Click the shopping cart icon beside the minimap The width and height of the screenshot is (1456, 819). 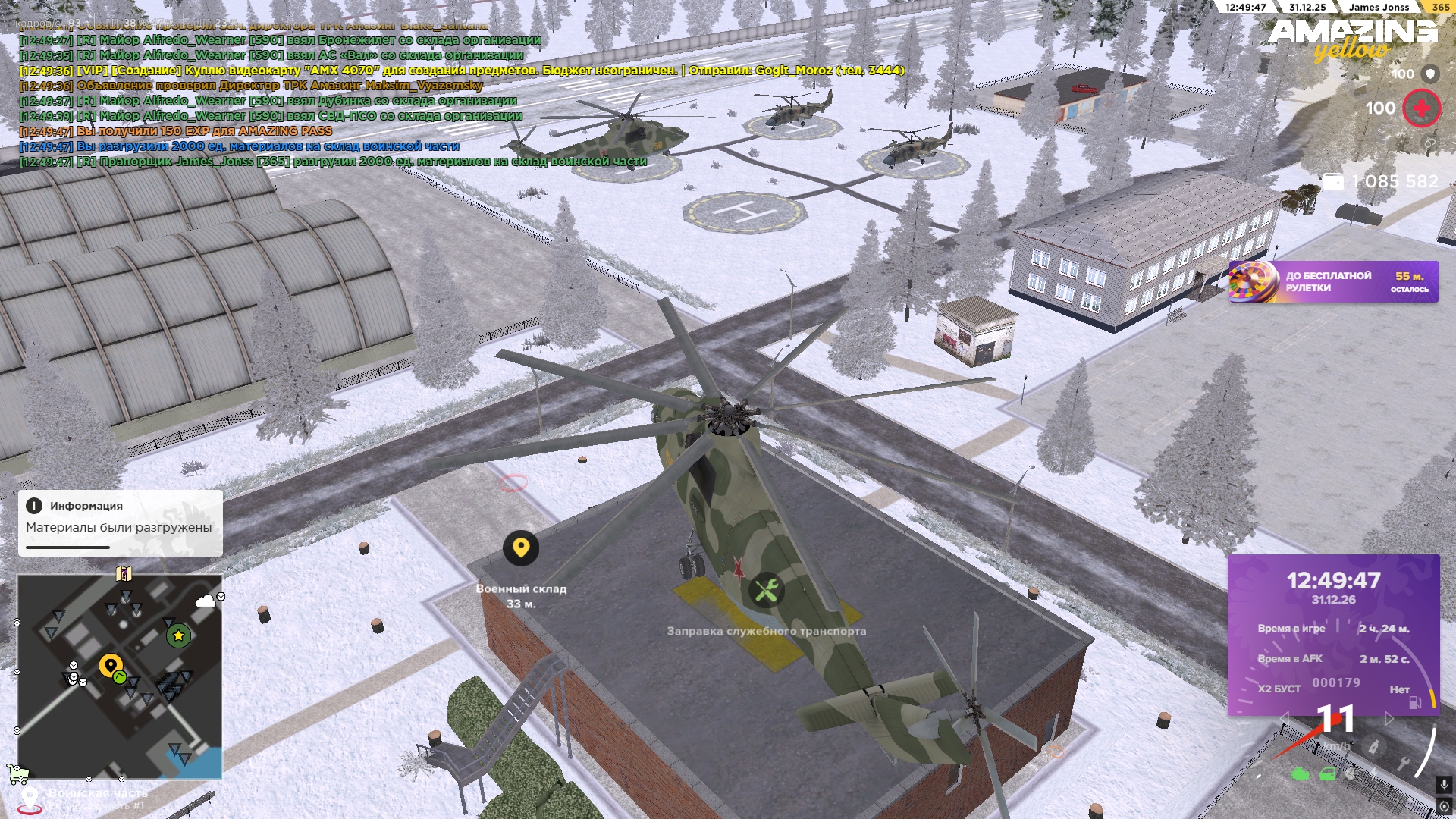point(17,774)
